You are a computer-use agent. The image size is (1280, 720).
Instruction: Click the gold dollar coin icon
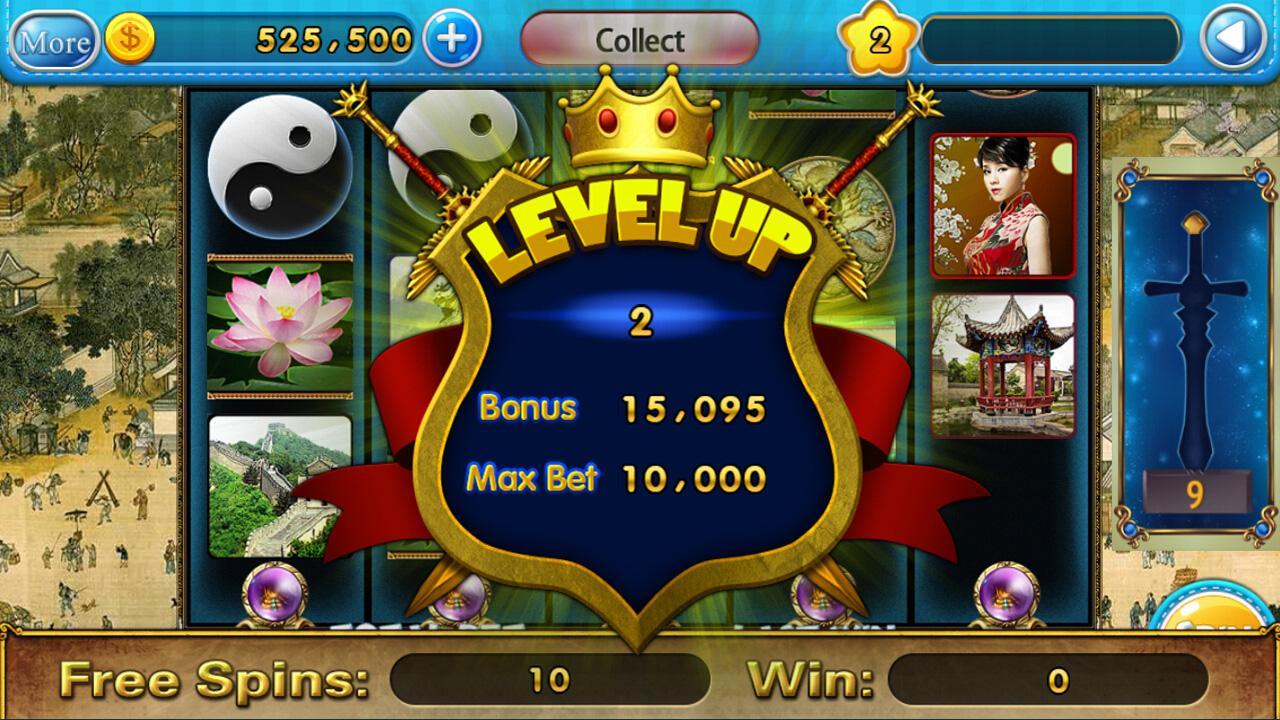128,40
